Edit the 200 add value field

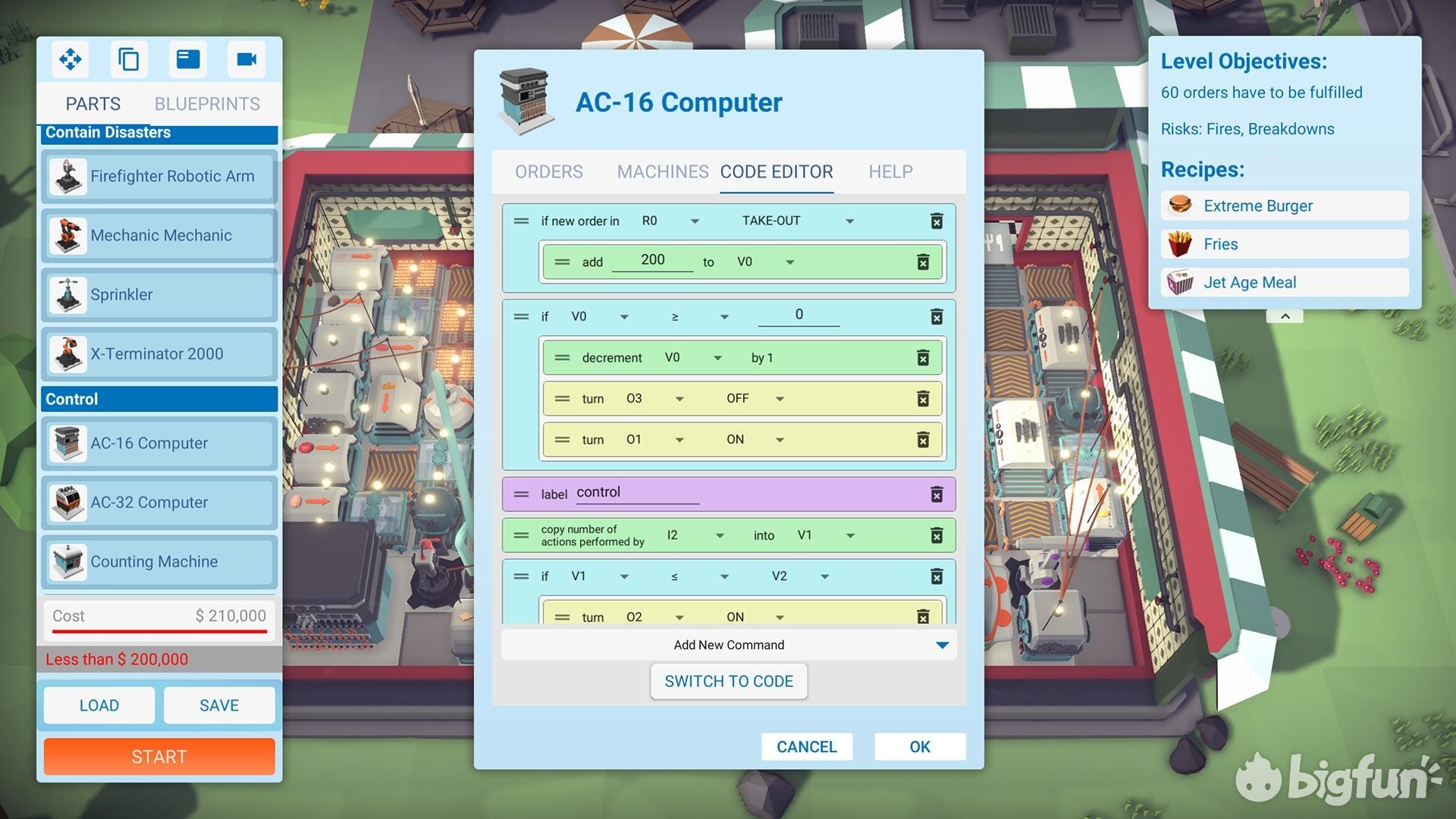652,260
